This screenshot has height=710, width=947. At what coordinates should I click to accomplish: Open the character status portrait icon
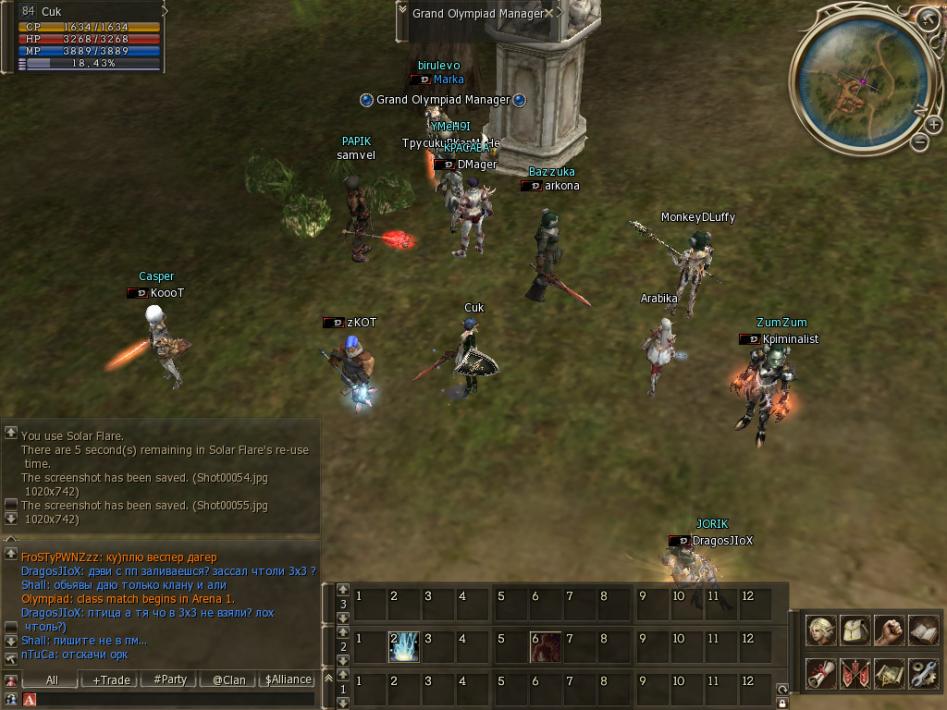pos(821,630)
